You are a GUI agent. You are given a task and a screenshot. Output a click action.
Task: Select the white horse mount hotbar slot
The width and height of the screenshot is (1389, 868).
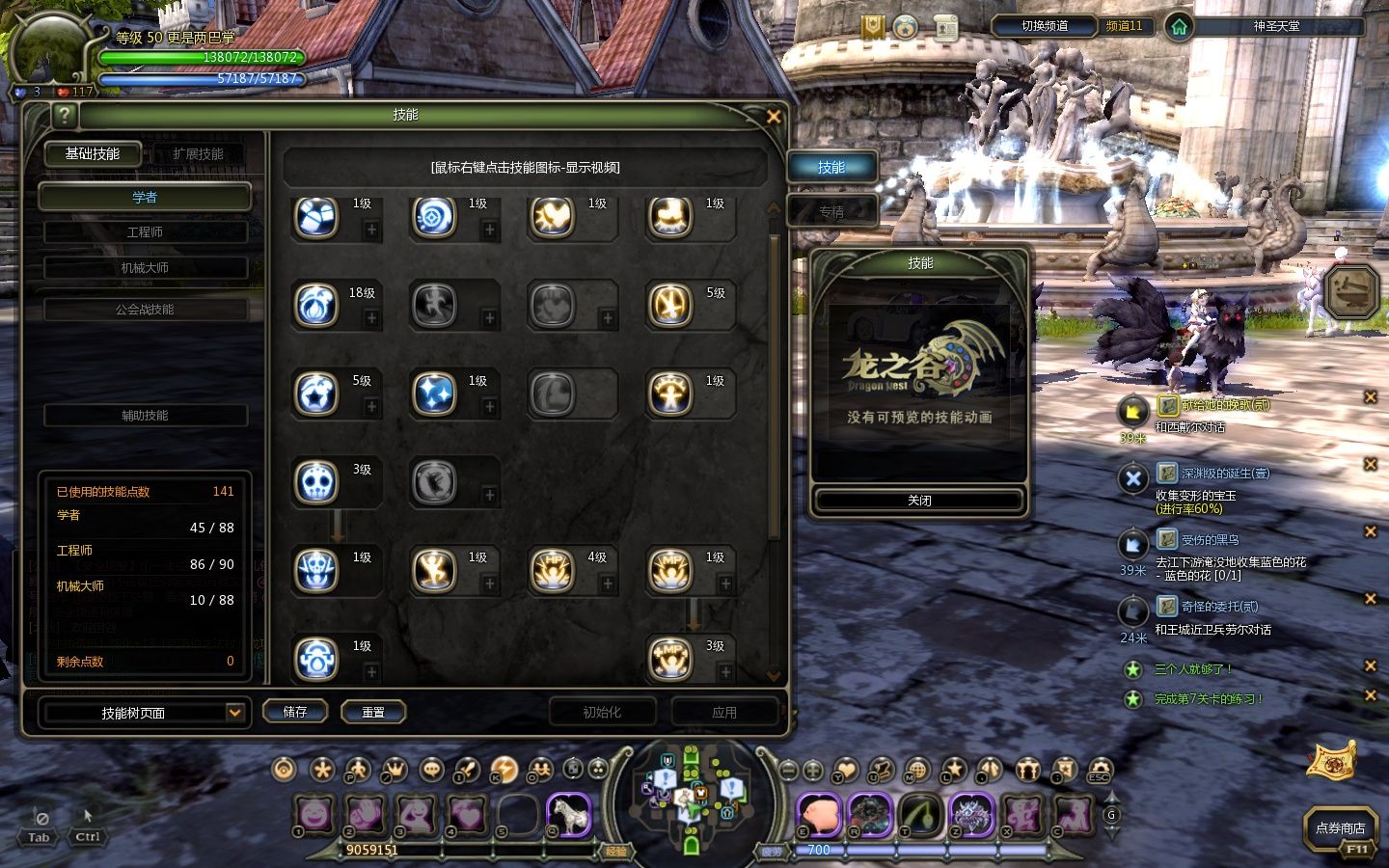click(x=569, y=816)
